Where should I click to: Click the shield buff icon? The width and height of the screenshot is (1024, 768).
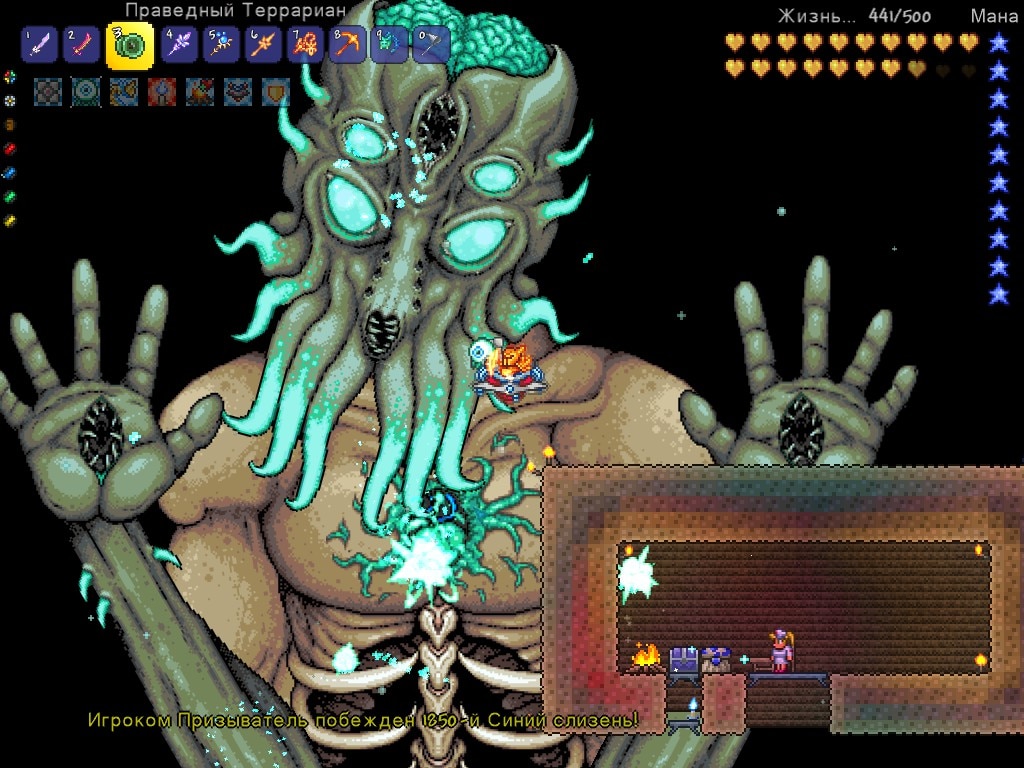click(x=276, y=92)
